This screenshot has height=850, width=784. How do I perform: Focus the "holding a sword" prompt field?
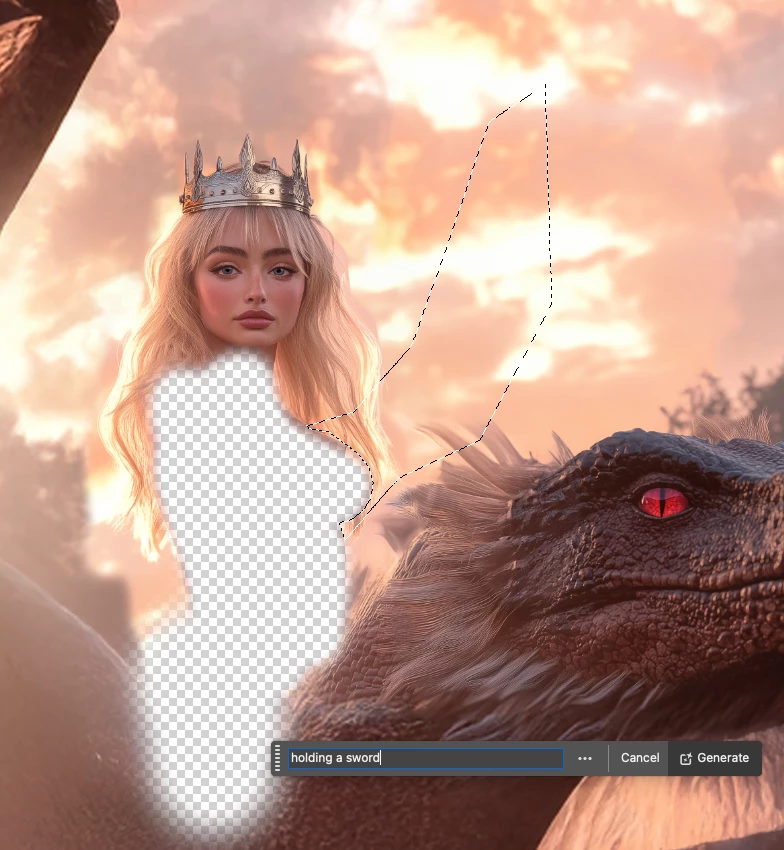pyautogui.click(x=425, y=758)
